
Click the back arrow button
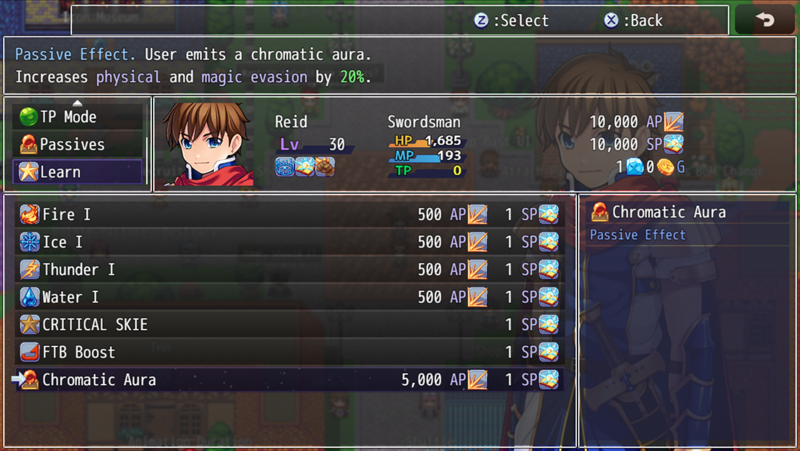coord(765,21)
